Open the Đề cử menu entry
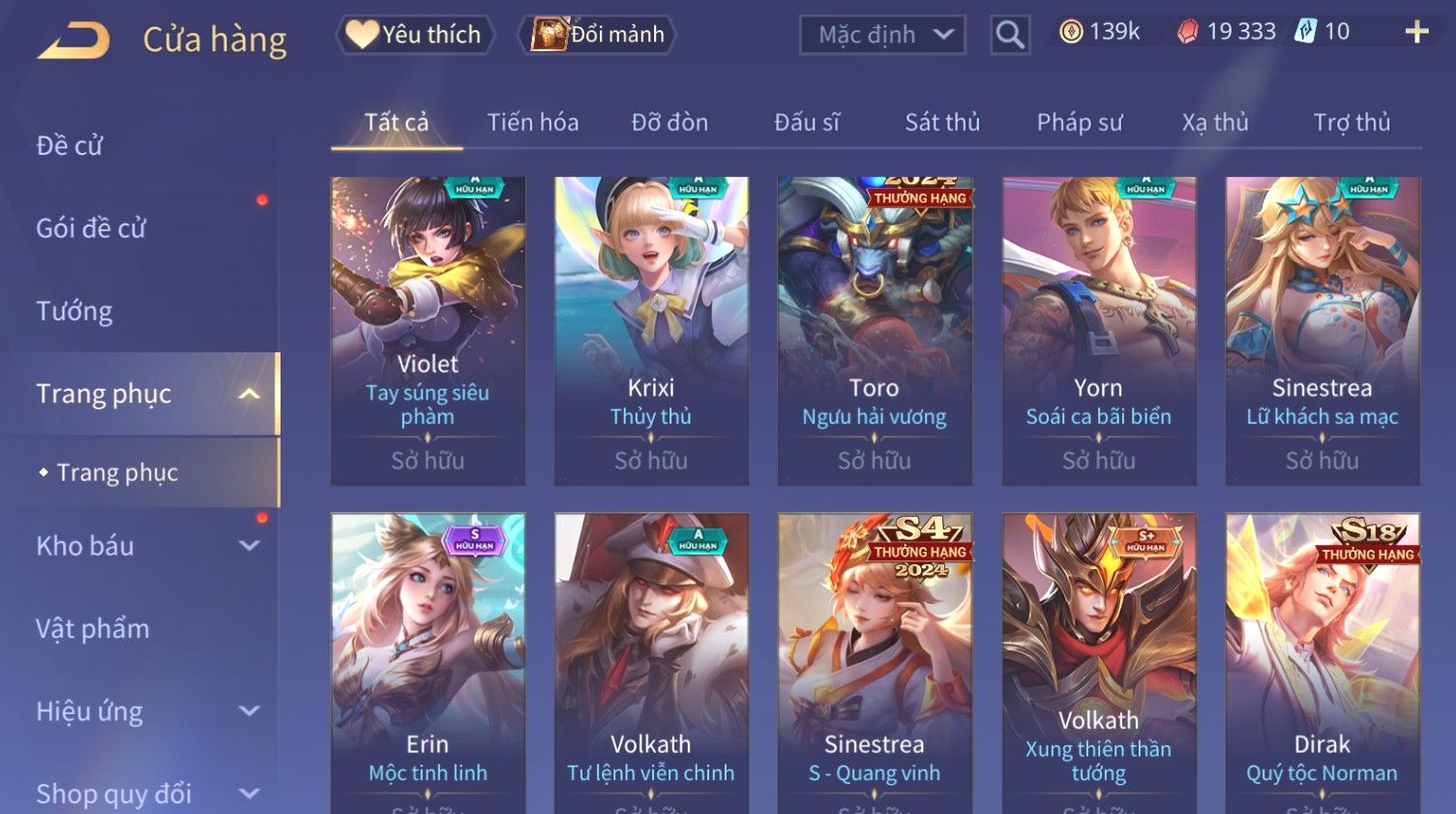Image resolution: width=1456 pixels, height=814 pixels. click(x=70, y=146)
